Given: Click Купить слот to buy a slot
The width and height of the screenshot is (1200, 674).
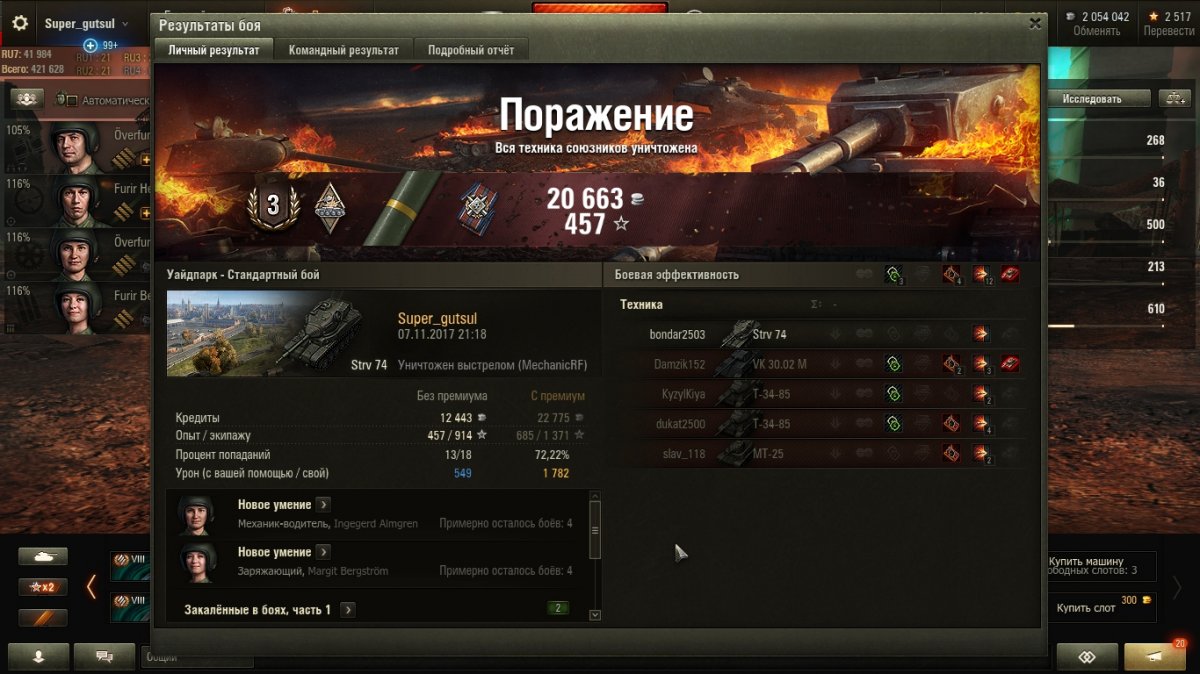Looking at the screenshot, I should point(1086,608).
